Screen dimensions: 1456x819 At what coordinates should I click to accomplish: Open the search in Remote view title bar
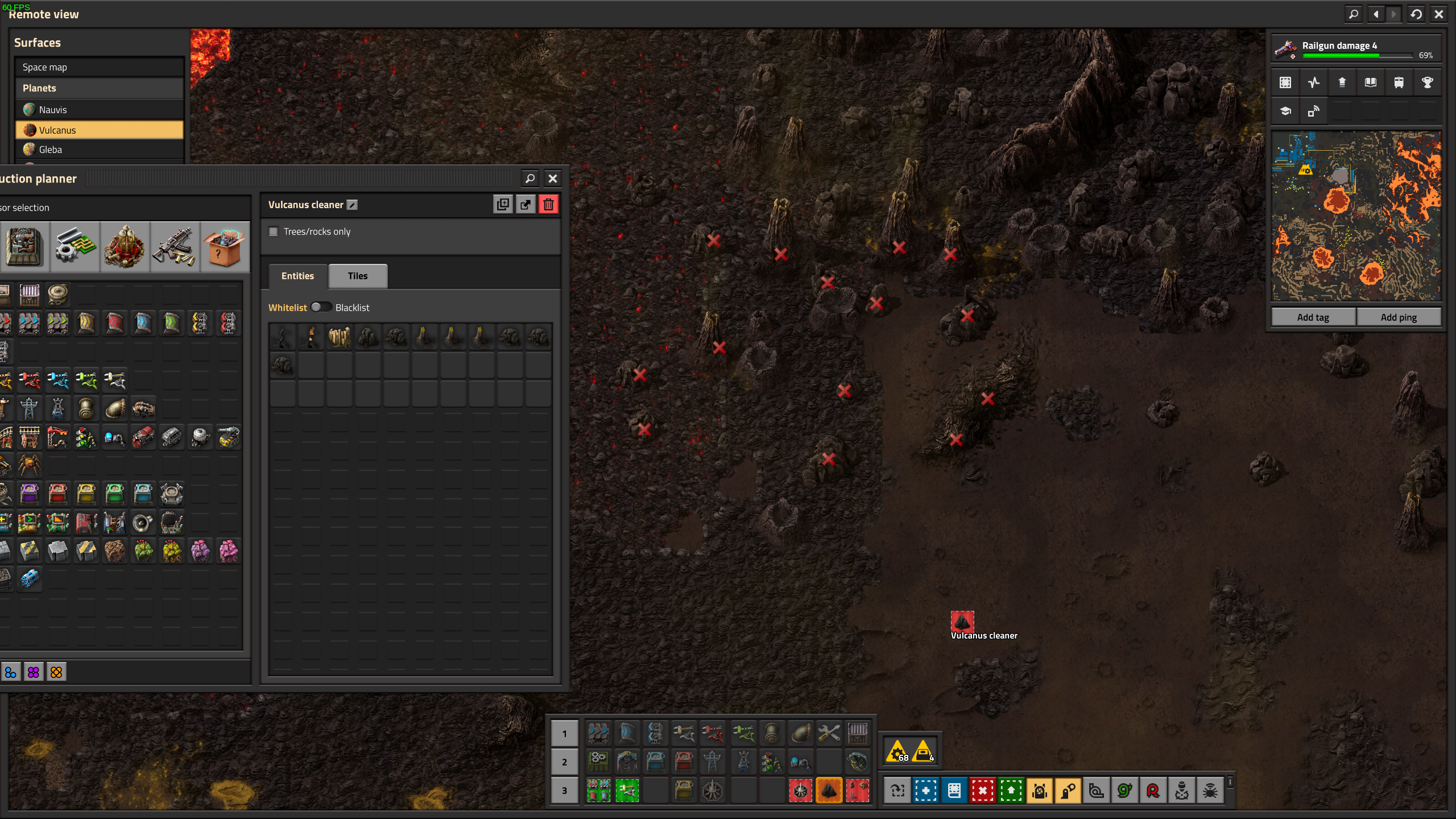click(x=1354, y=14)
